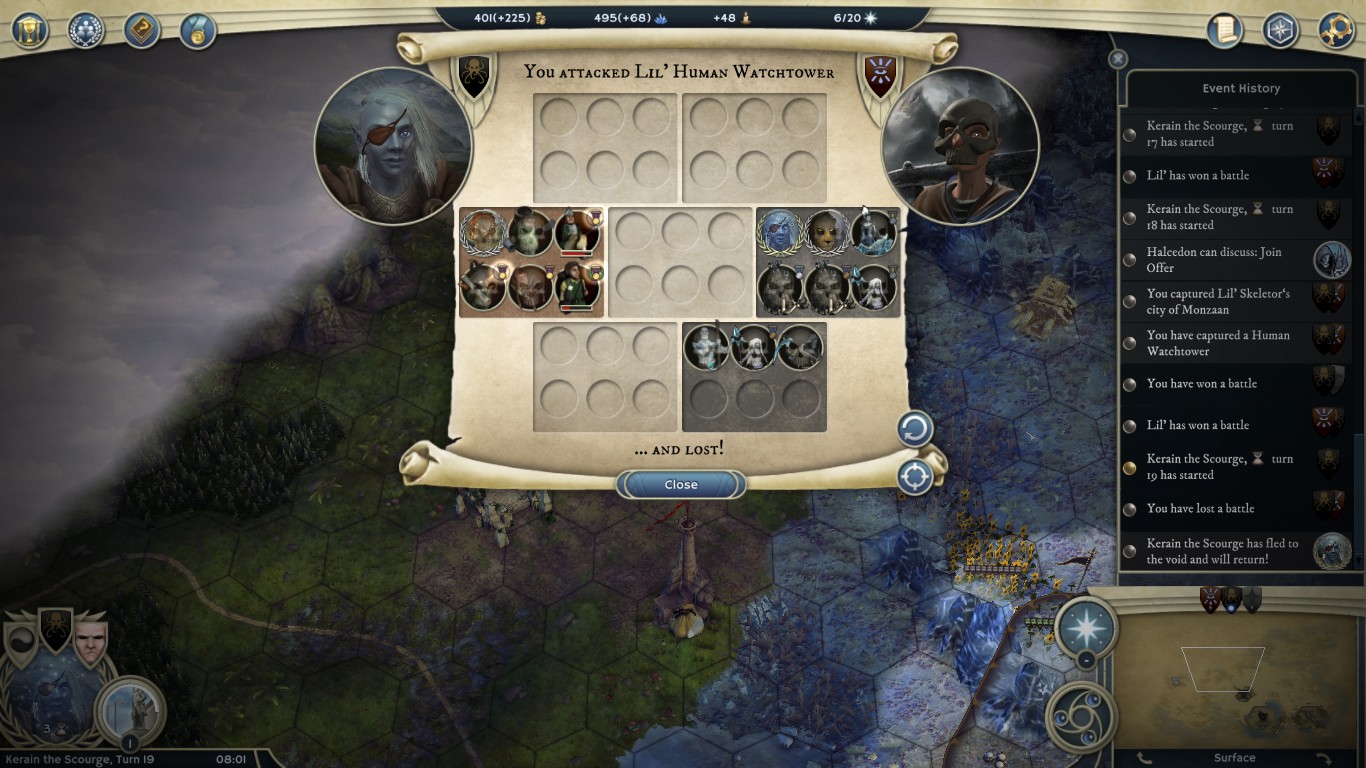Select 'You have captured a Human Watchtower' event

click(1218, 343)
